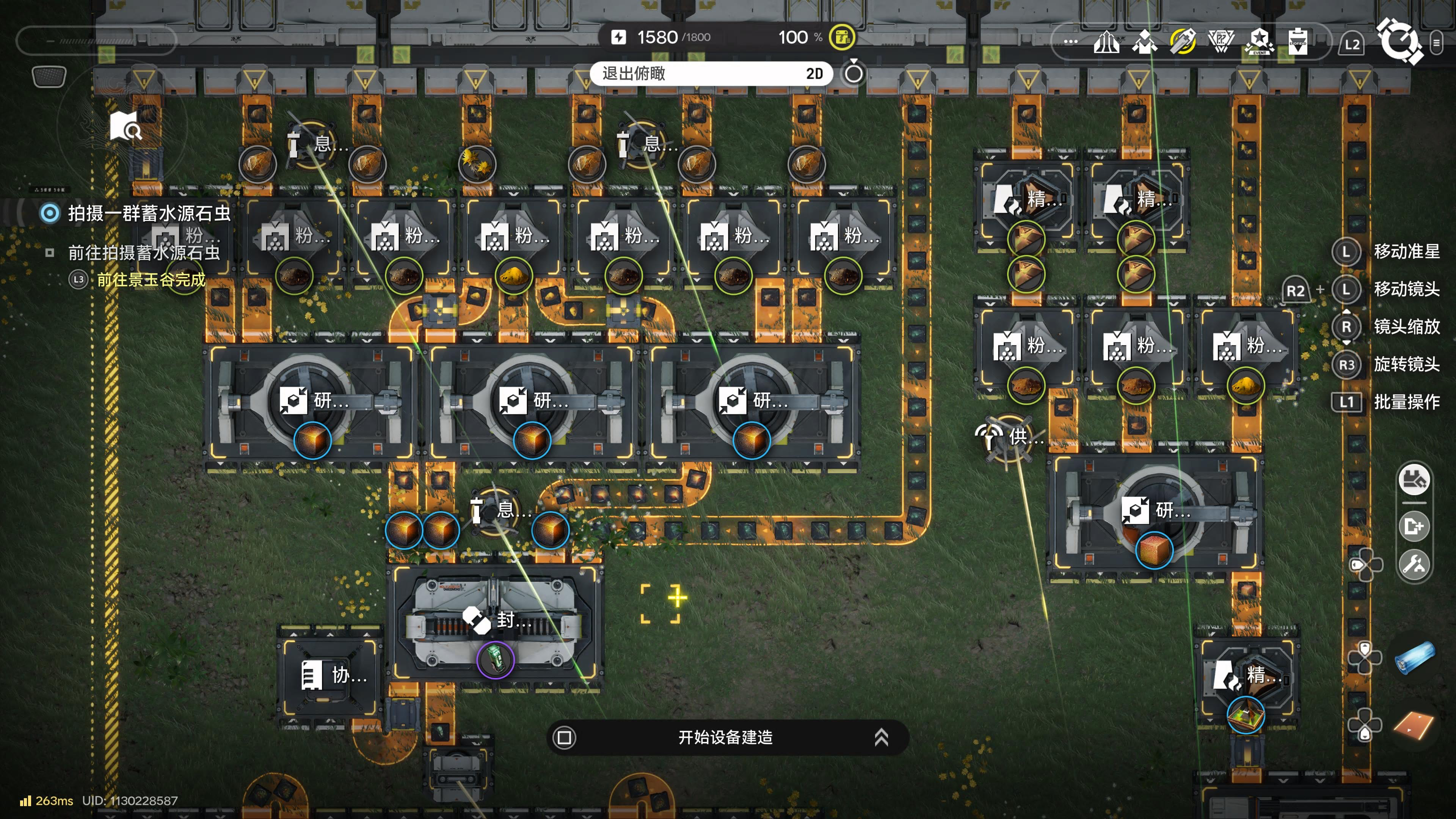
Task: Click the rotate icon beside 2D
Action: (854, 73)
